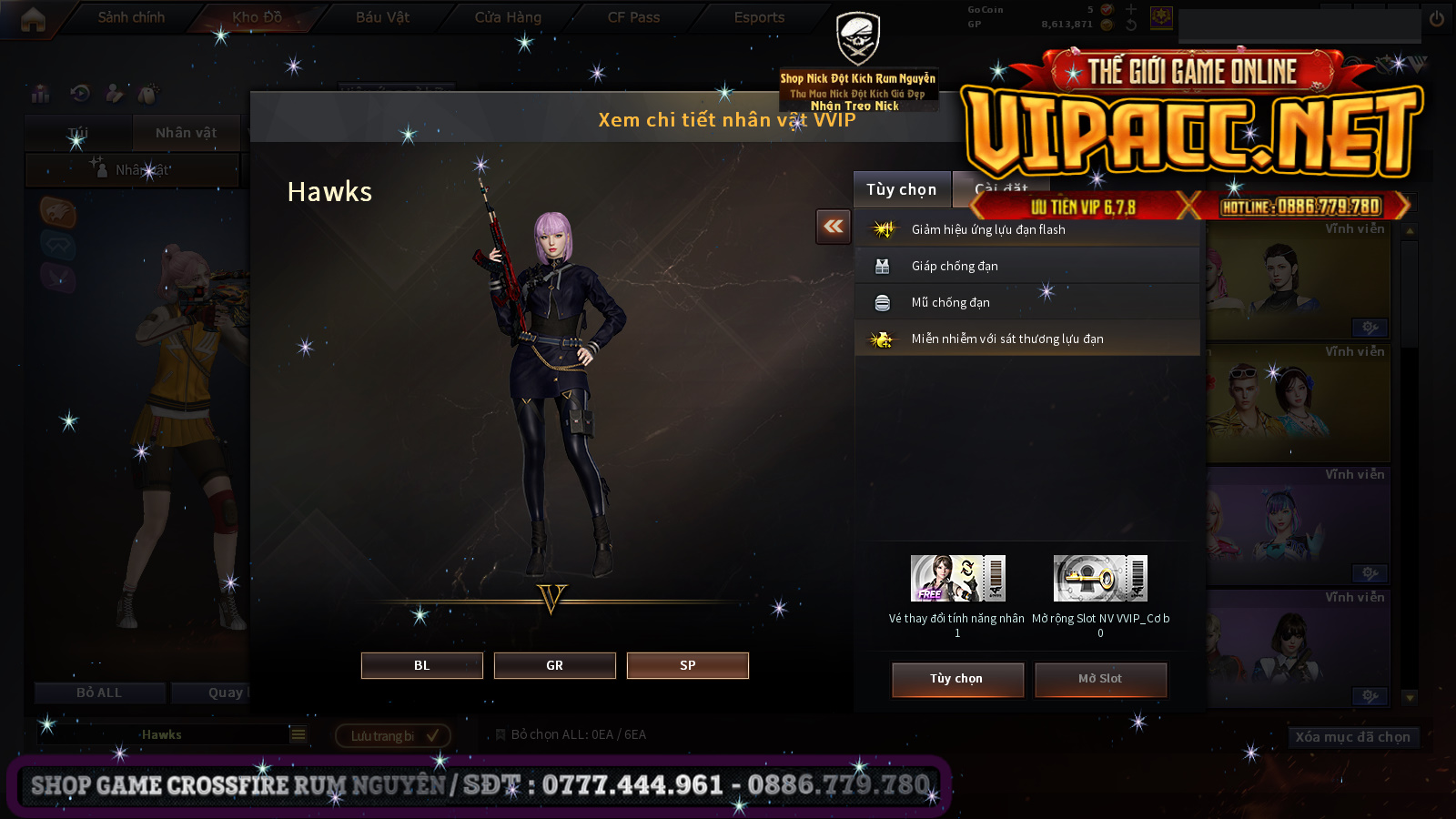Image resolution: width=1456 pixels, height=819 pixels.
Task: Switch to the SP view button
Action: [687, 665]
